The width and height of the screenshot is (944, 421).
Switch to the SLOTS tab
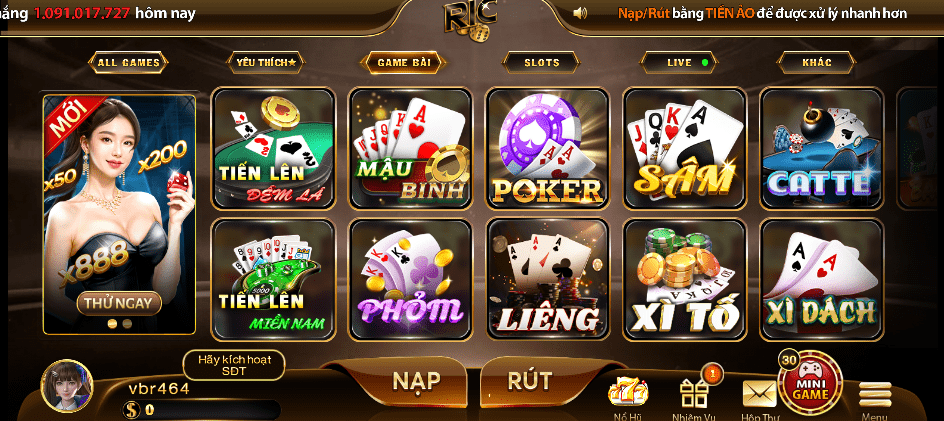click(542, 62)
